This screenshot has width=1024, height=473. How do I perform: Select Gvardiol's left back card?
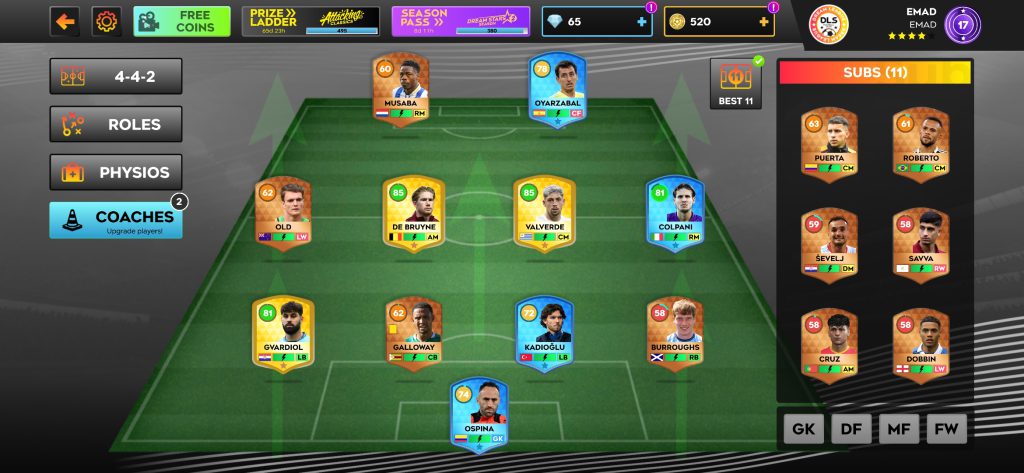283,335
